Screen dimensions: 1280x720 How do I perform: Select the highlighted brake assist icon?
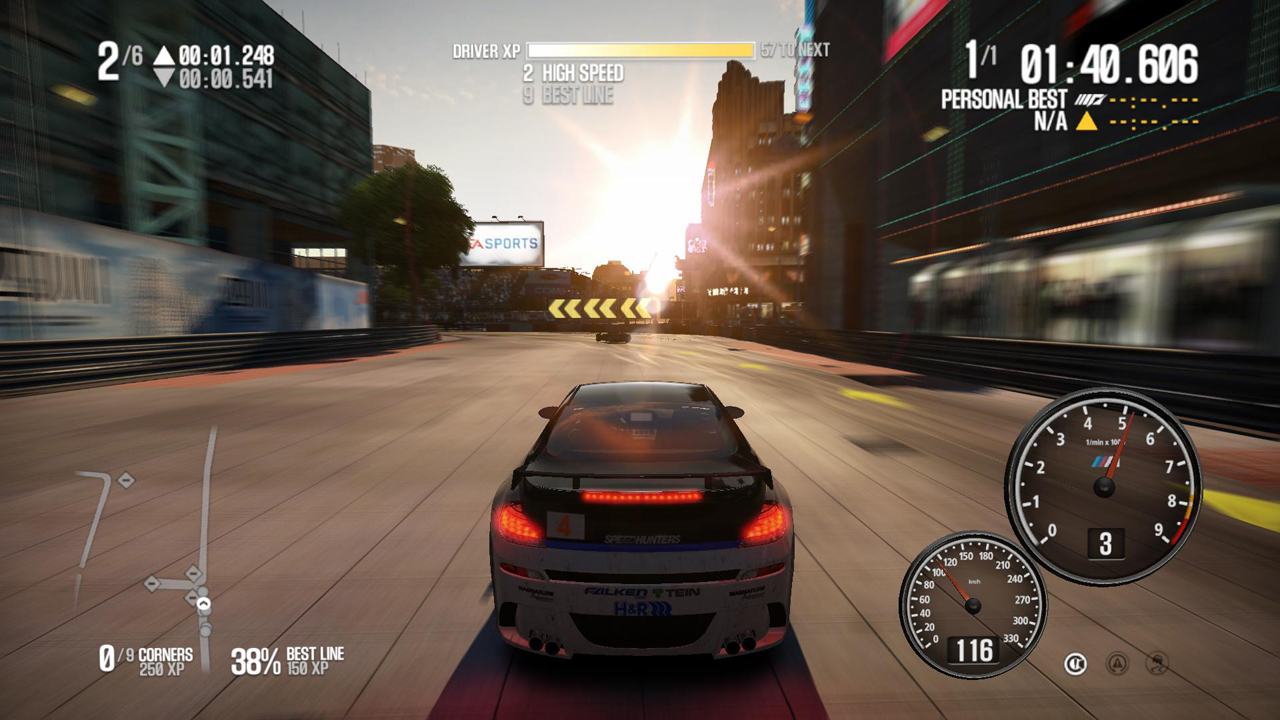1075,662
